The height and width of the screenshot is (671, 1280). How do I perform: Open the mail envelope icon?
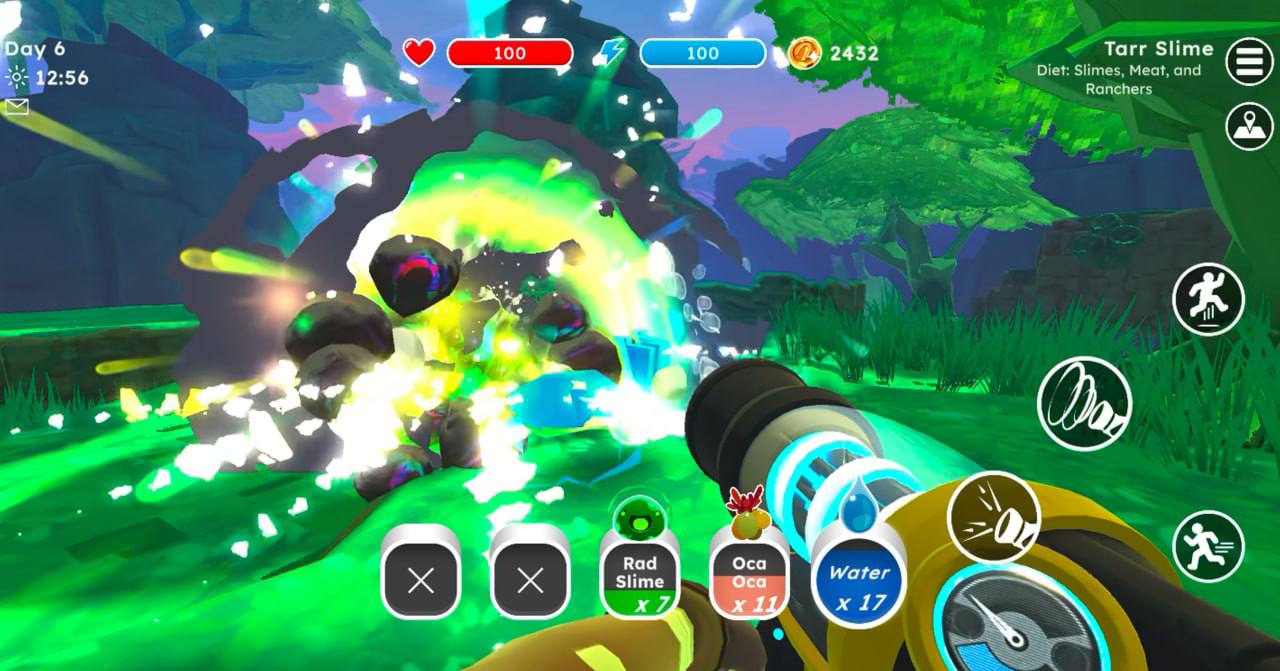point(17,107)
